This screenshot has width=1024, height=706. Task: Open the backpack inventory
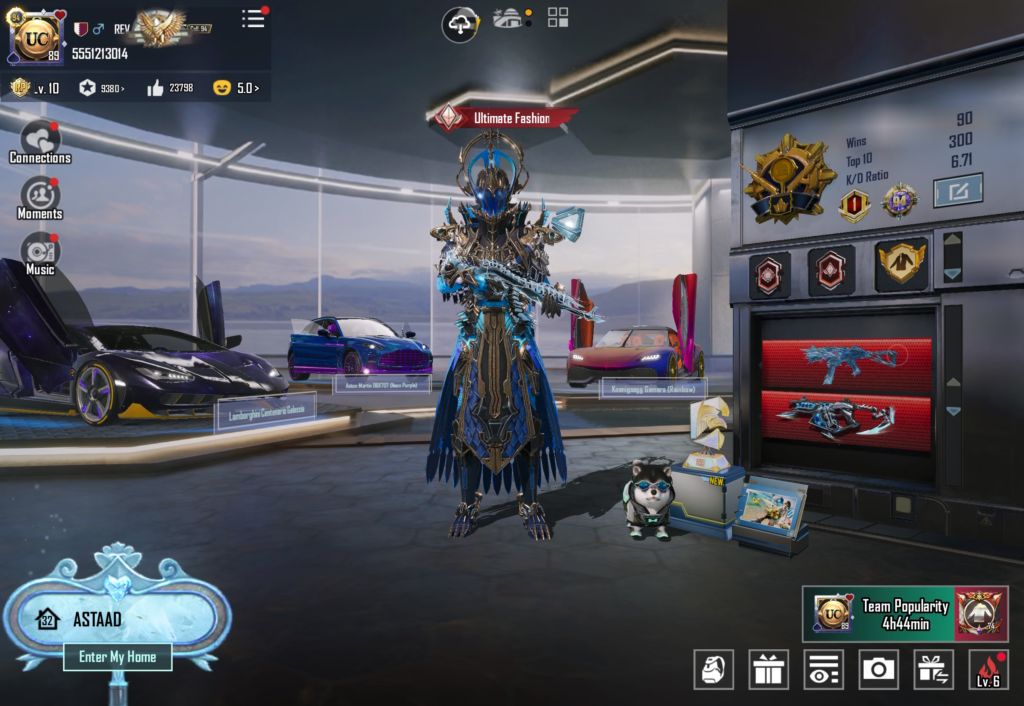point(714,669)
